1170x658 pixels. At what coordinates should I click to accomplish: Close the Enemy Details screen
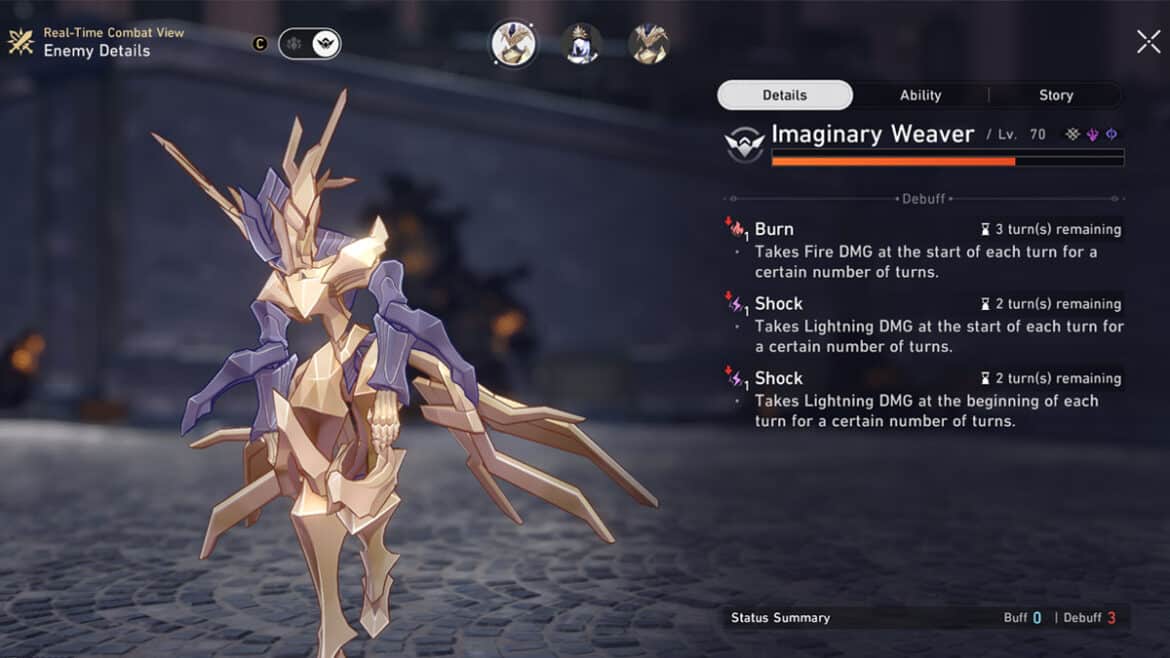coord(1148,42)
